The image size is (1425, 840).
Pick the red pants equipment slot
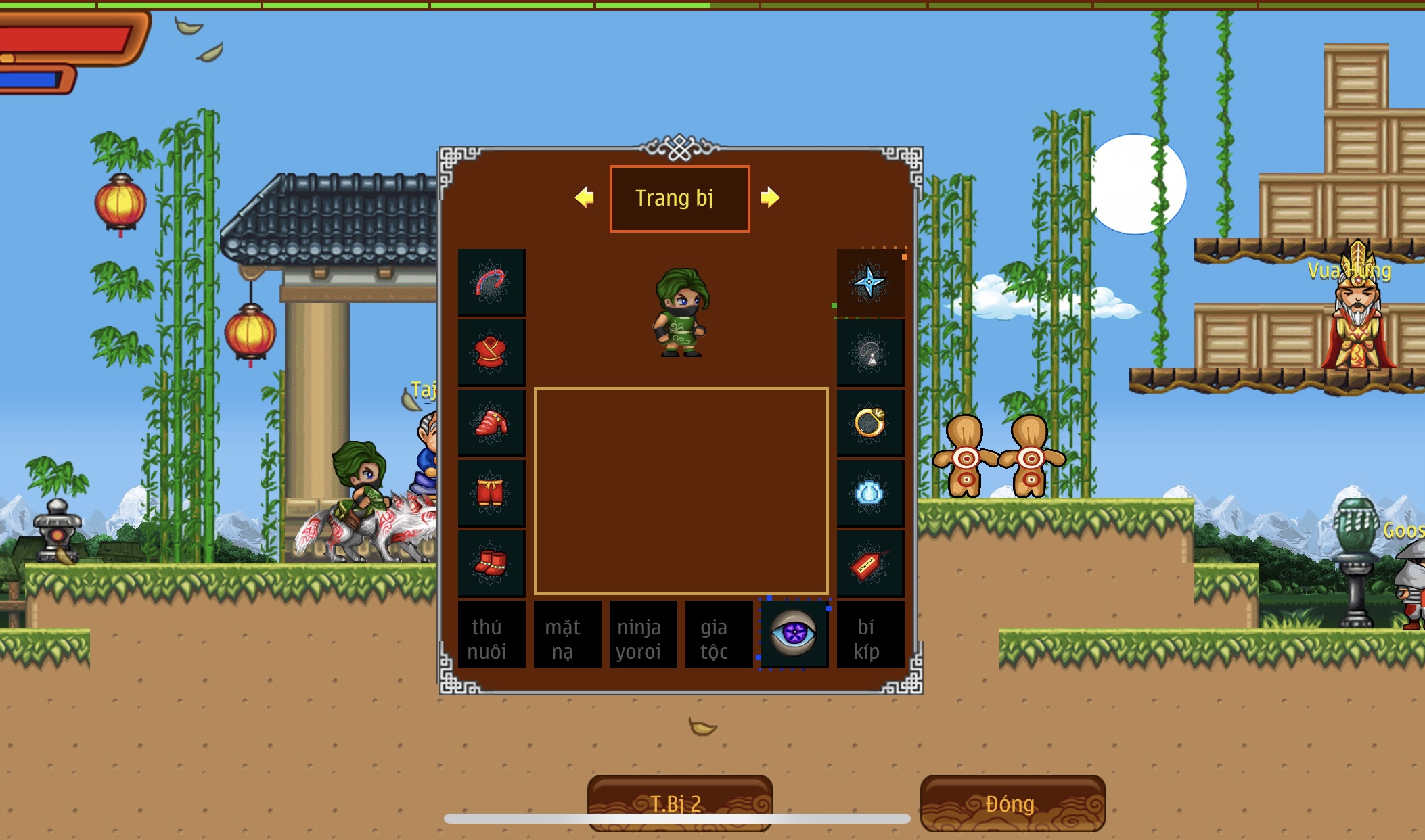click(x=491, y=494)
